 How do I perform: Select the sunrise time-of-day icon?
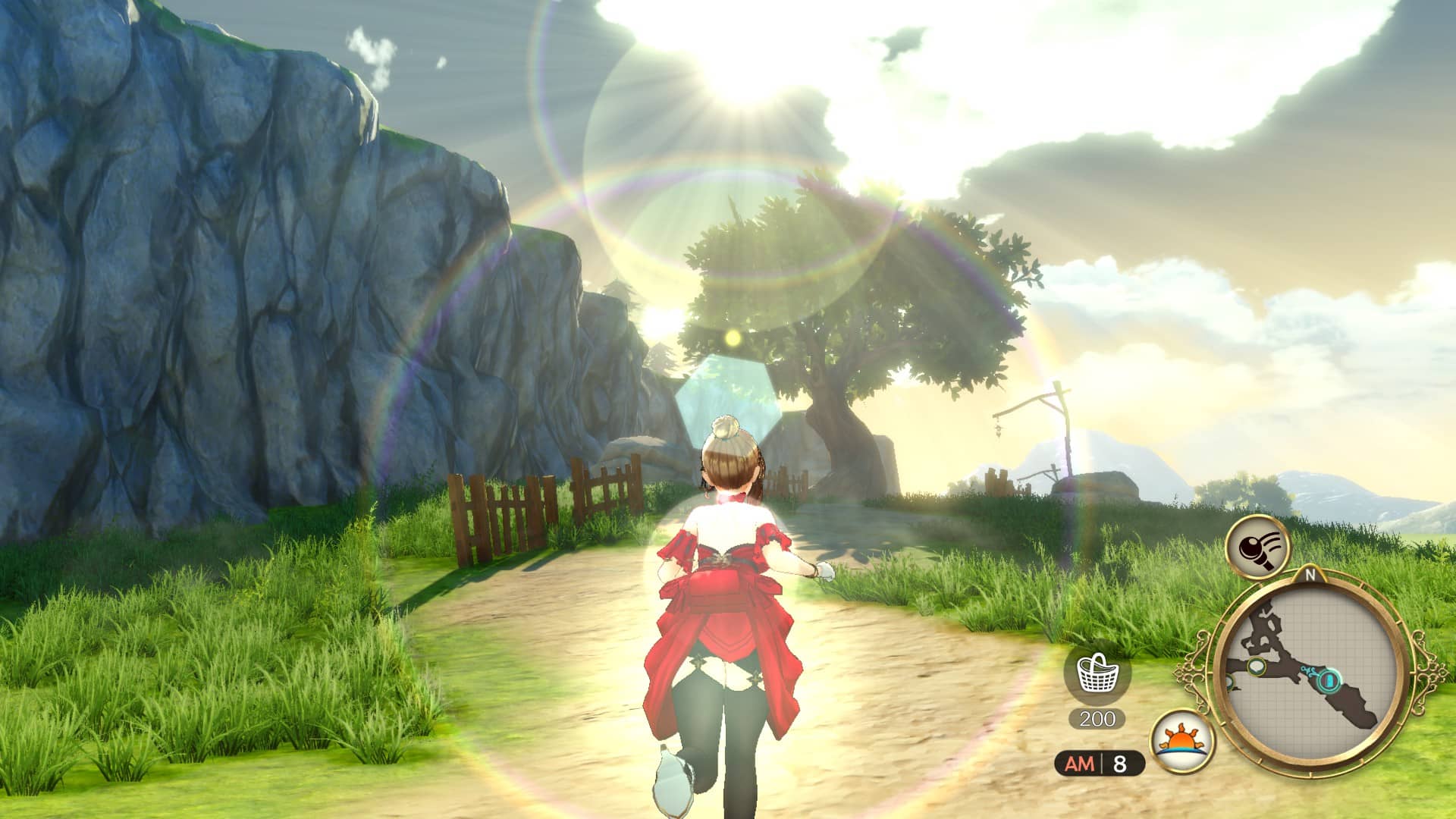click(x=1181, y=741)
